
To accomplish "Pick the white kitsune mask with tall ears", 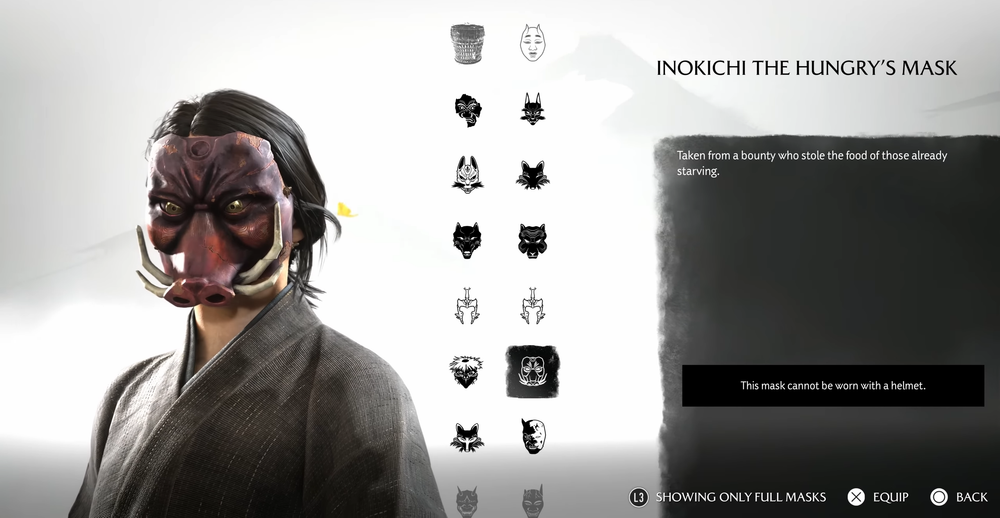I will [x=467, y=174].
